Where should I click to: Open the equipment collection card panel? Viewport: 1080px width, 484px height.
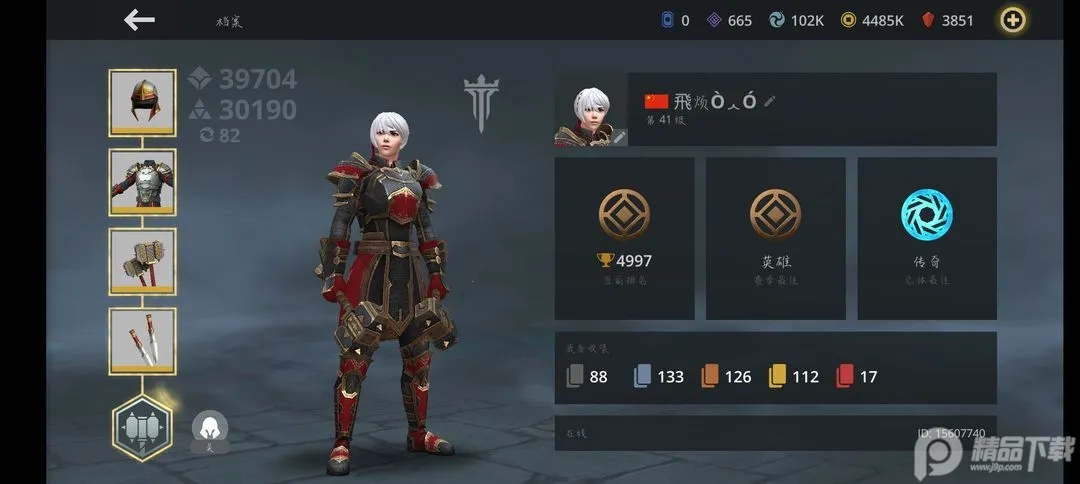(775, 367)
